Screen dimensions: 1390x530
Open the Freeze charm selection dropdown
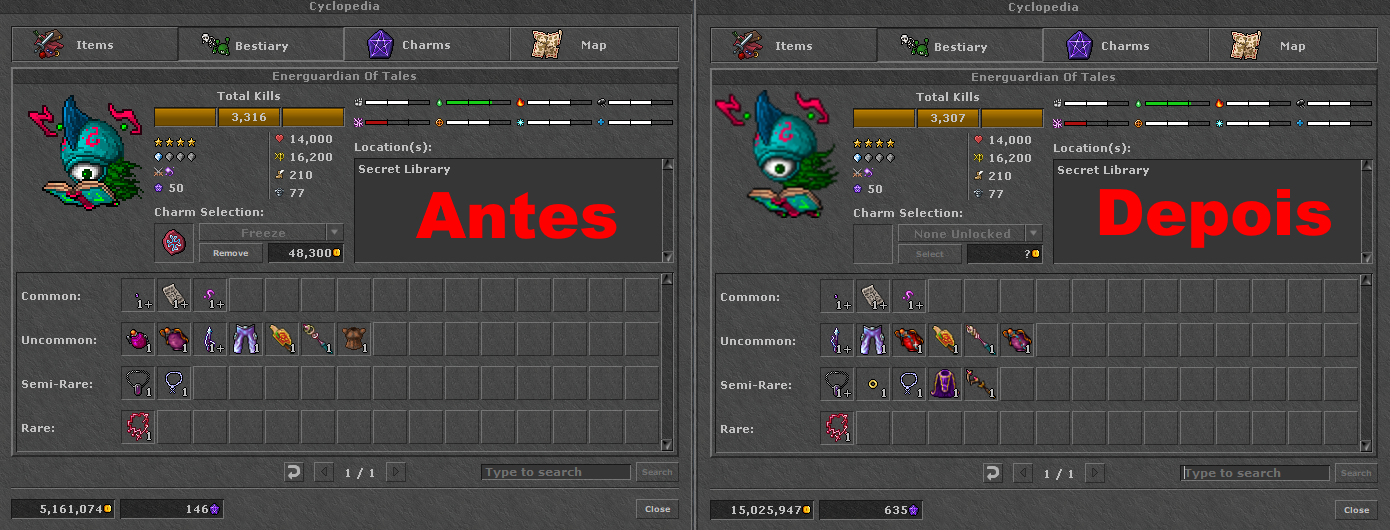[335, 232]
